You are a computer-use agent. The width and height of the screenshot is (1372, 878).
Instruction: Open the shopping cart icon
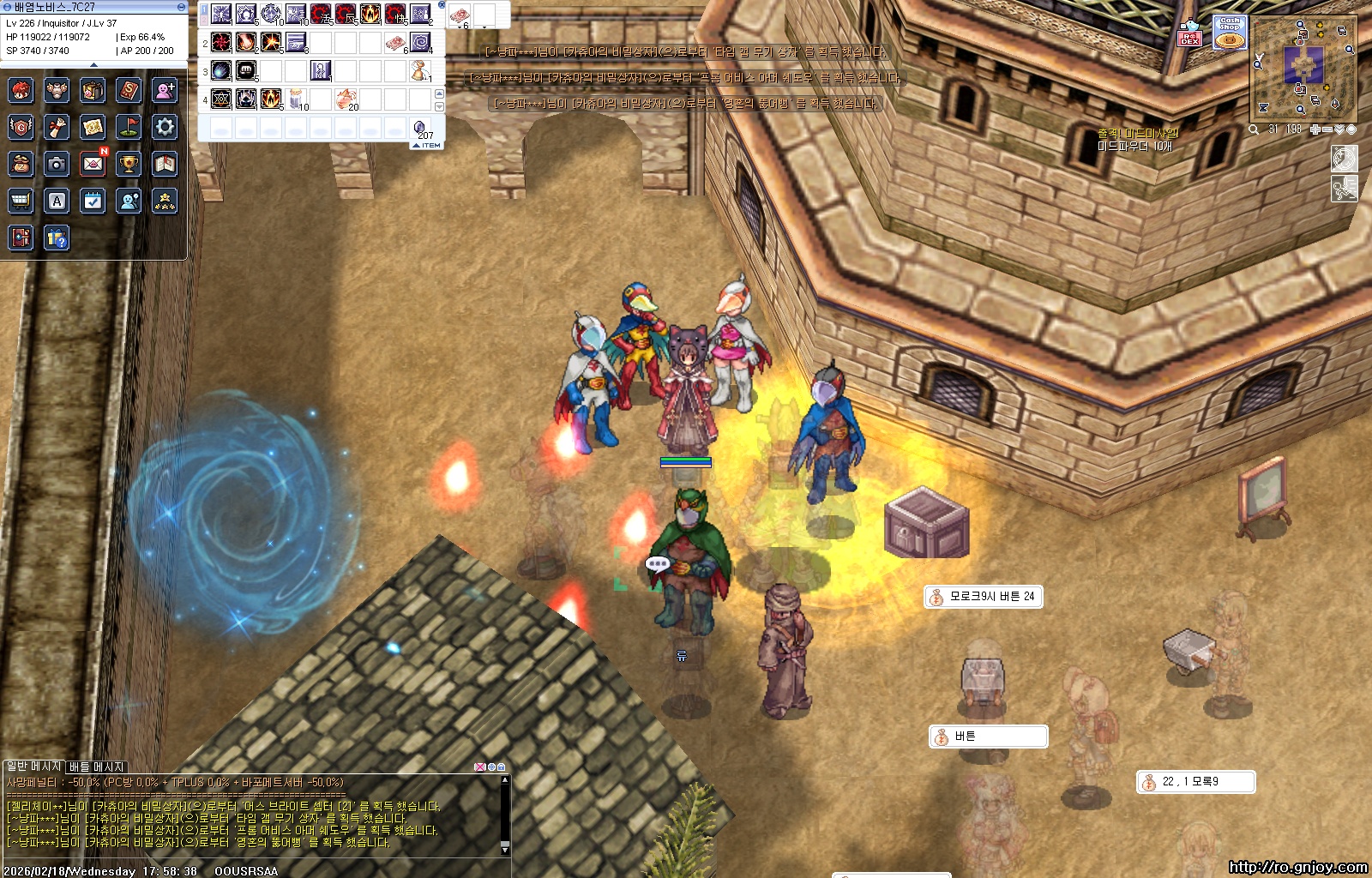pos(21,201)
